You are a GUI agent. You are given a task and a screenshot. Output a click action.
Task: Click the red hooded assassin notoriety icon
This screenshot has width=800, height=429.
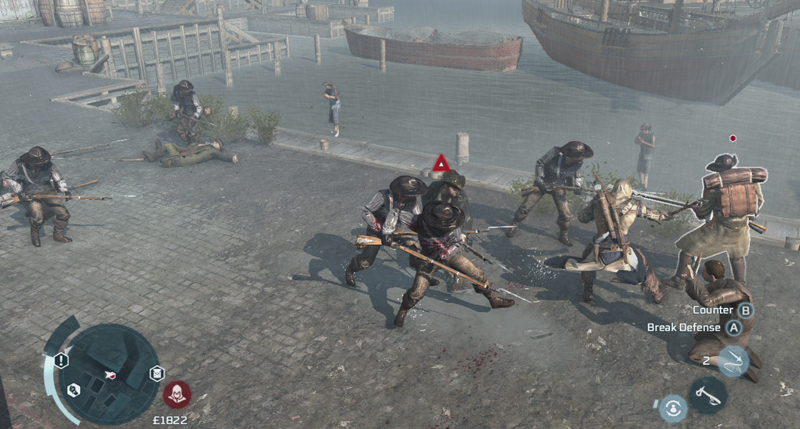(x=177, y=393)
